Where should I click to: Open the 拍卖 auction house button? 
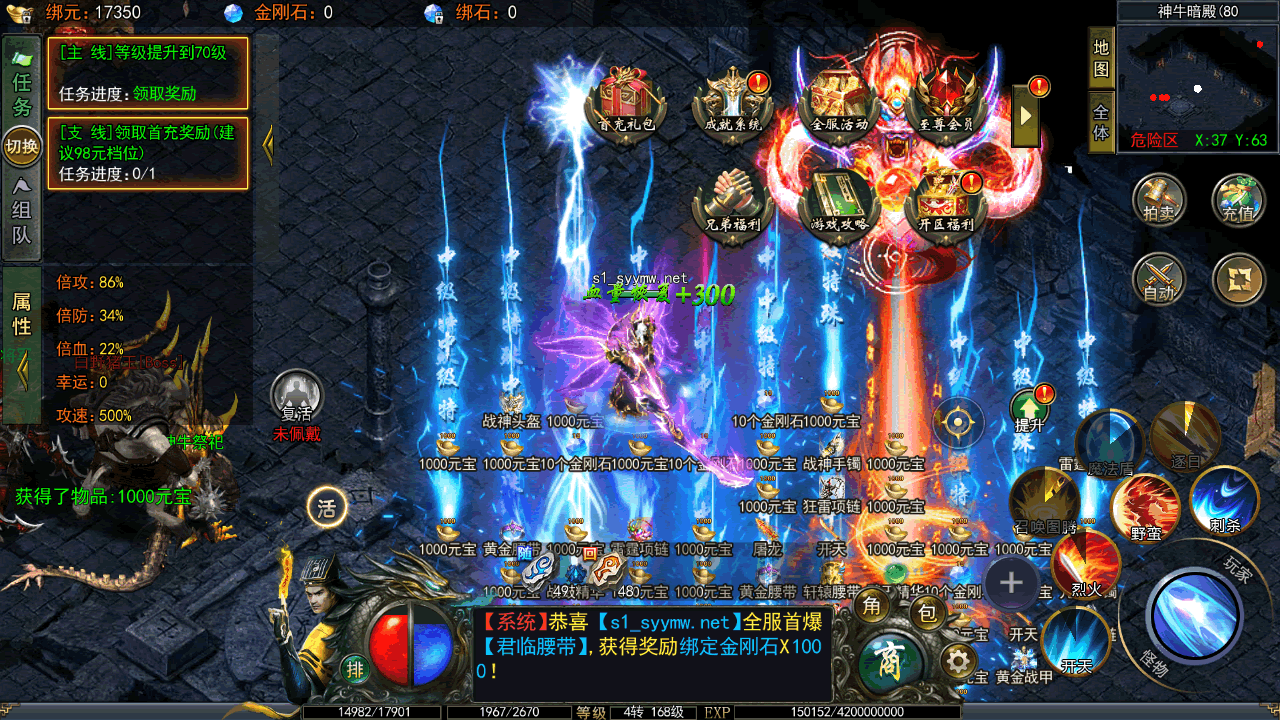[x=1159, y=199]
